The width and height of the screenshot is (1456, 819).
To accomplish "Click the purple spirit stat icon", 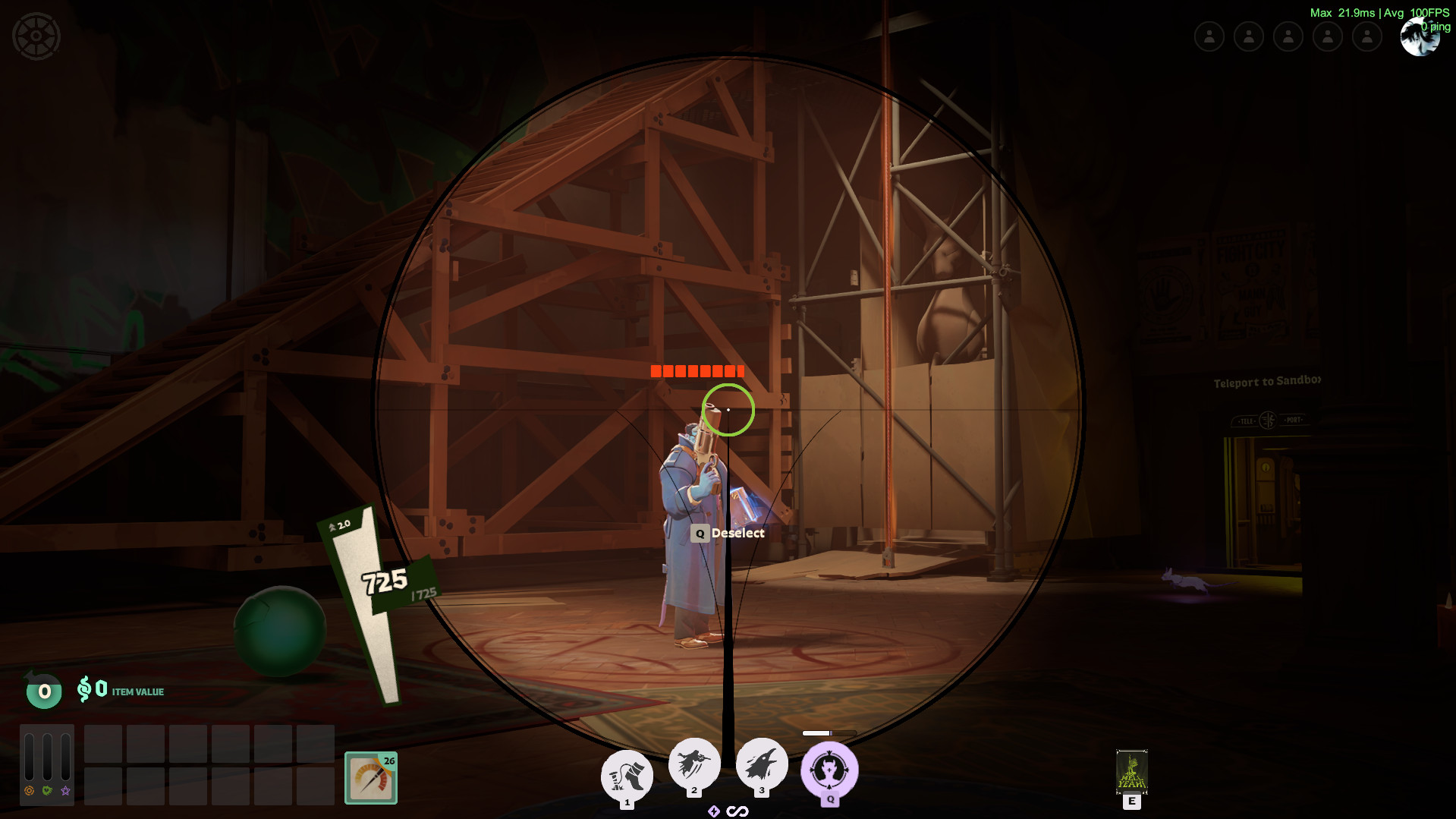I will coord(66,791).
